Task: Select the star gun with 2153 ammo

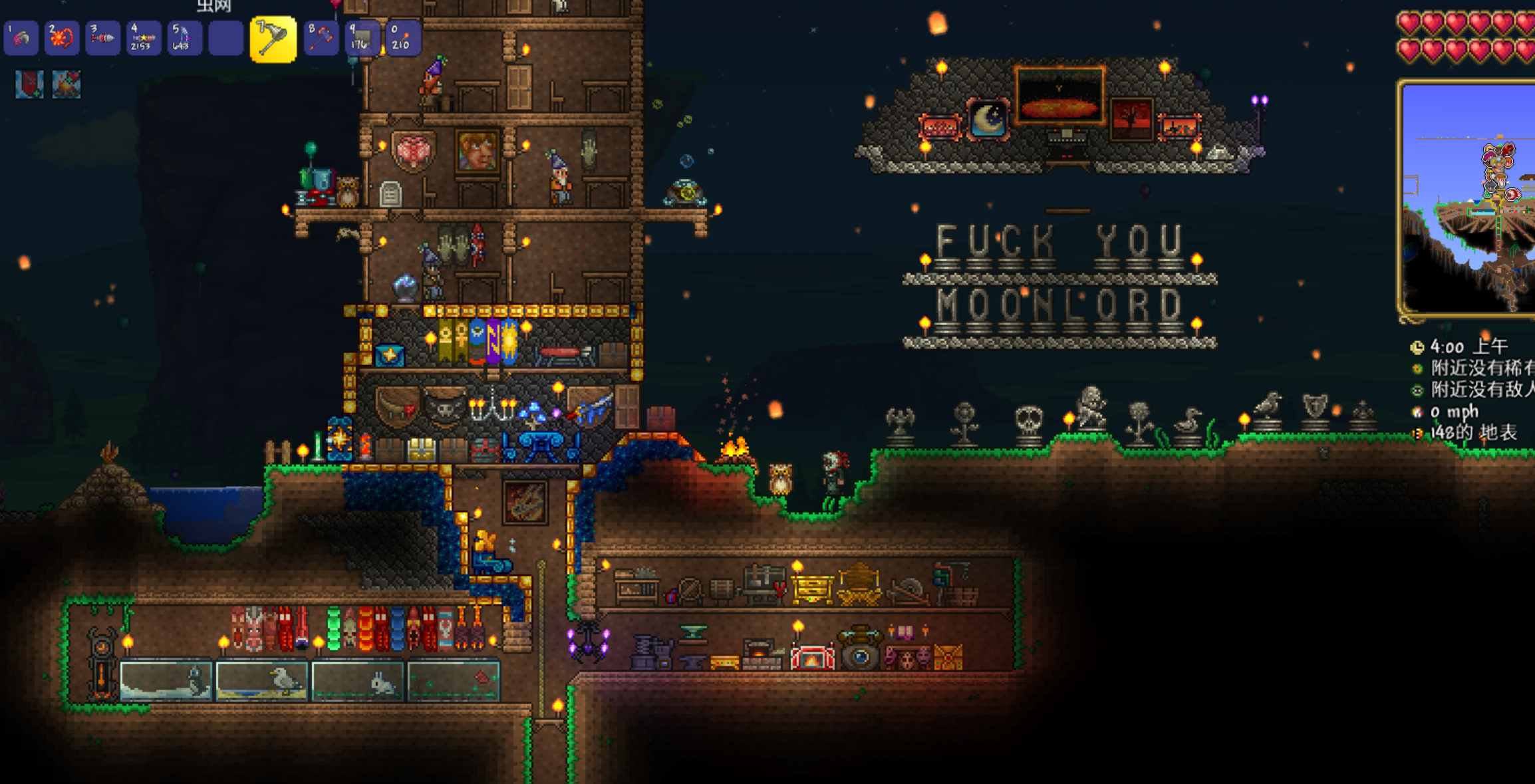Action: [143, 38]
